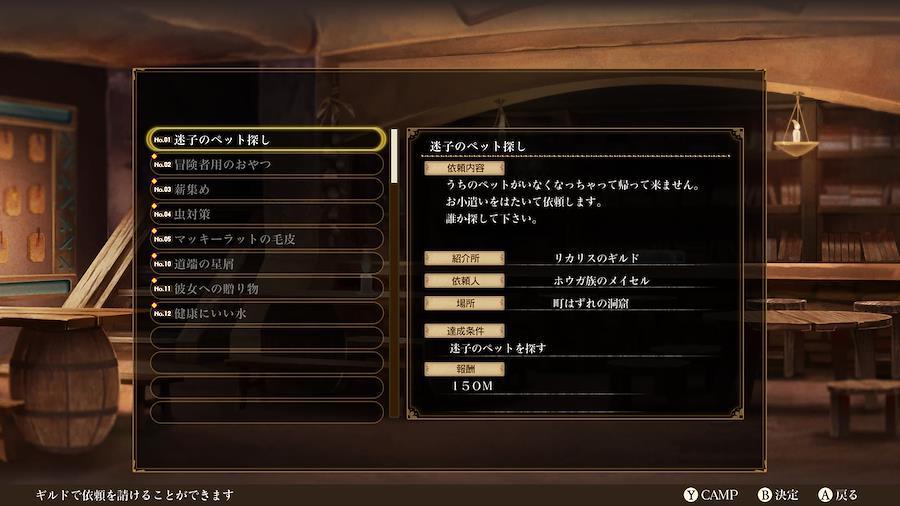Choose quest No.10 道端の星屑
Viewport: 900px width, 506px height.
pos(266,264)
